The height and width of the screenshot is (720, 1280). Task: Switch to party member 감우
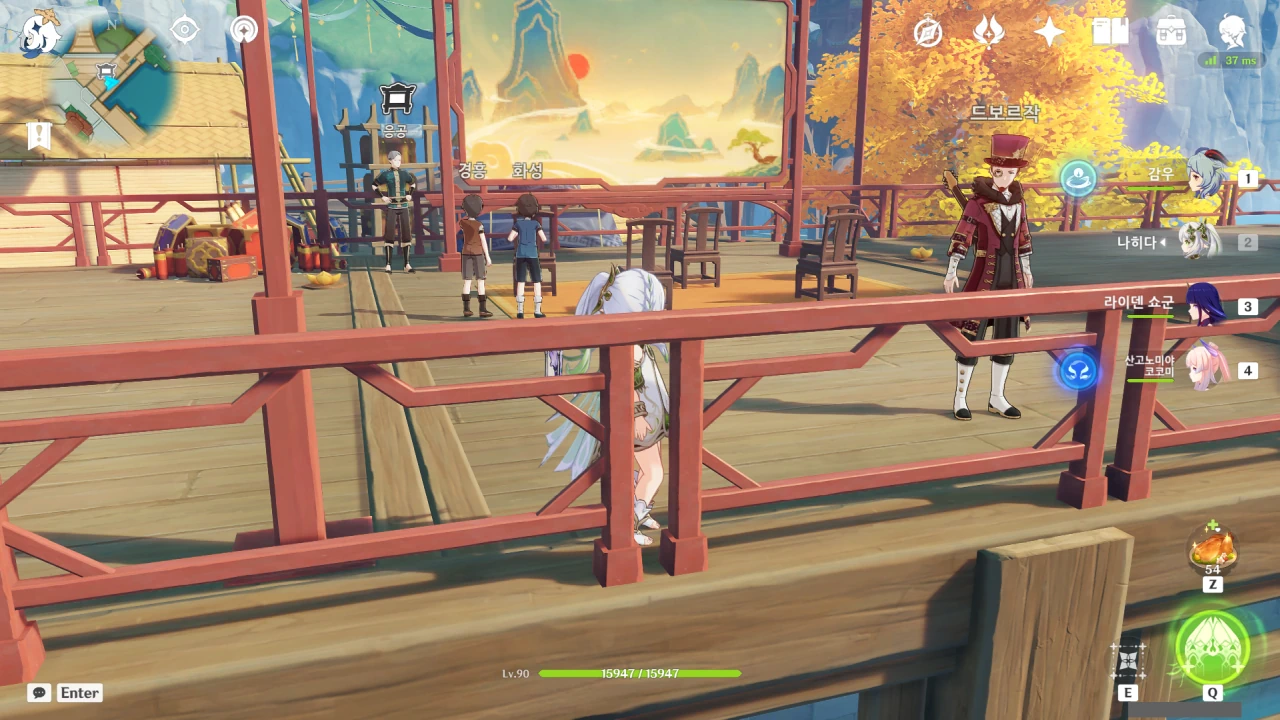[1208, 177]
